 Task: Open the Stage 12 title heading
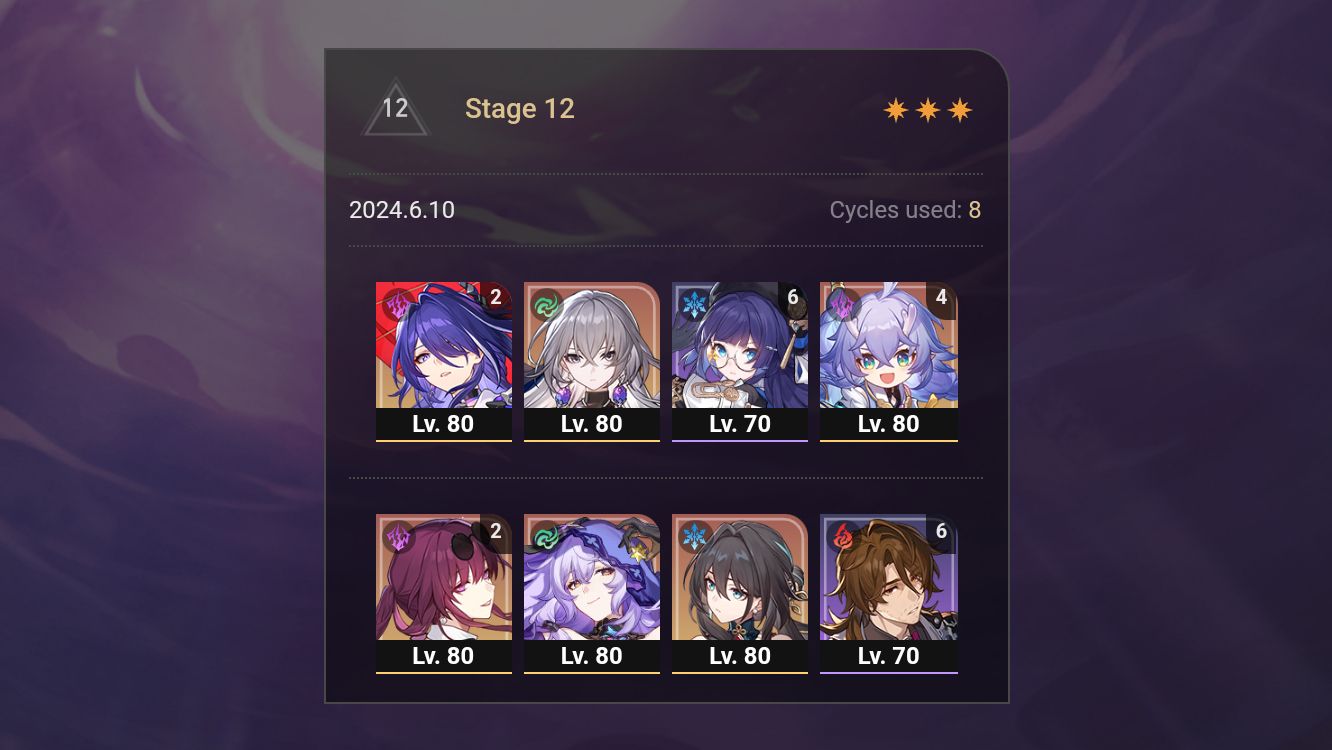tap(520, 108)
